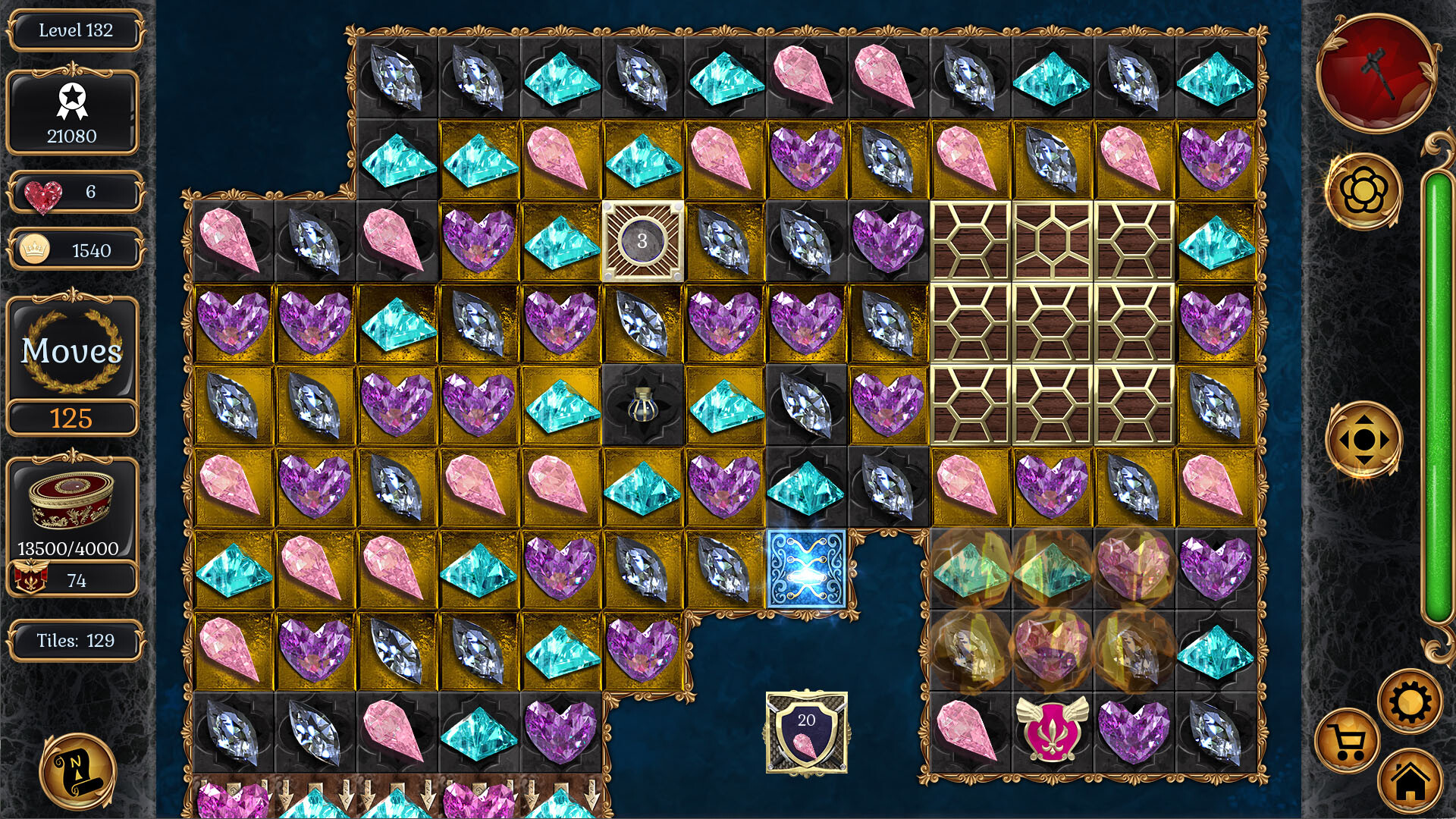This screenshot has height=819, width=1456.
Task: Click the Tiles: 129 counter
Action: point(74,641)
